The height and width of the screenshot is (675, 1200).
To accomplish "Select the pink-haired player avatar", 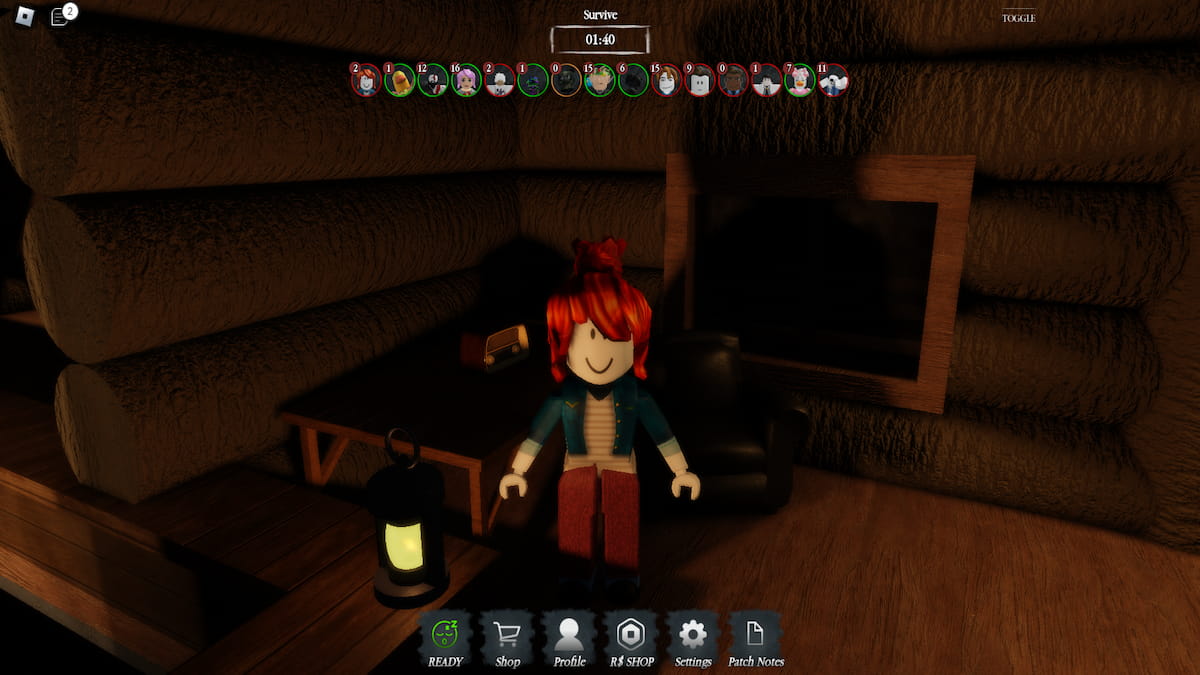I will (x=466, y=81).
